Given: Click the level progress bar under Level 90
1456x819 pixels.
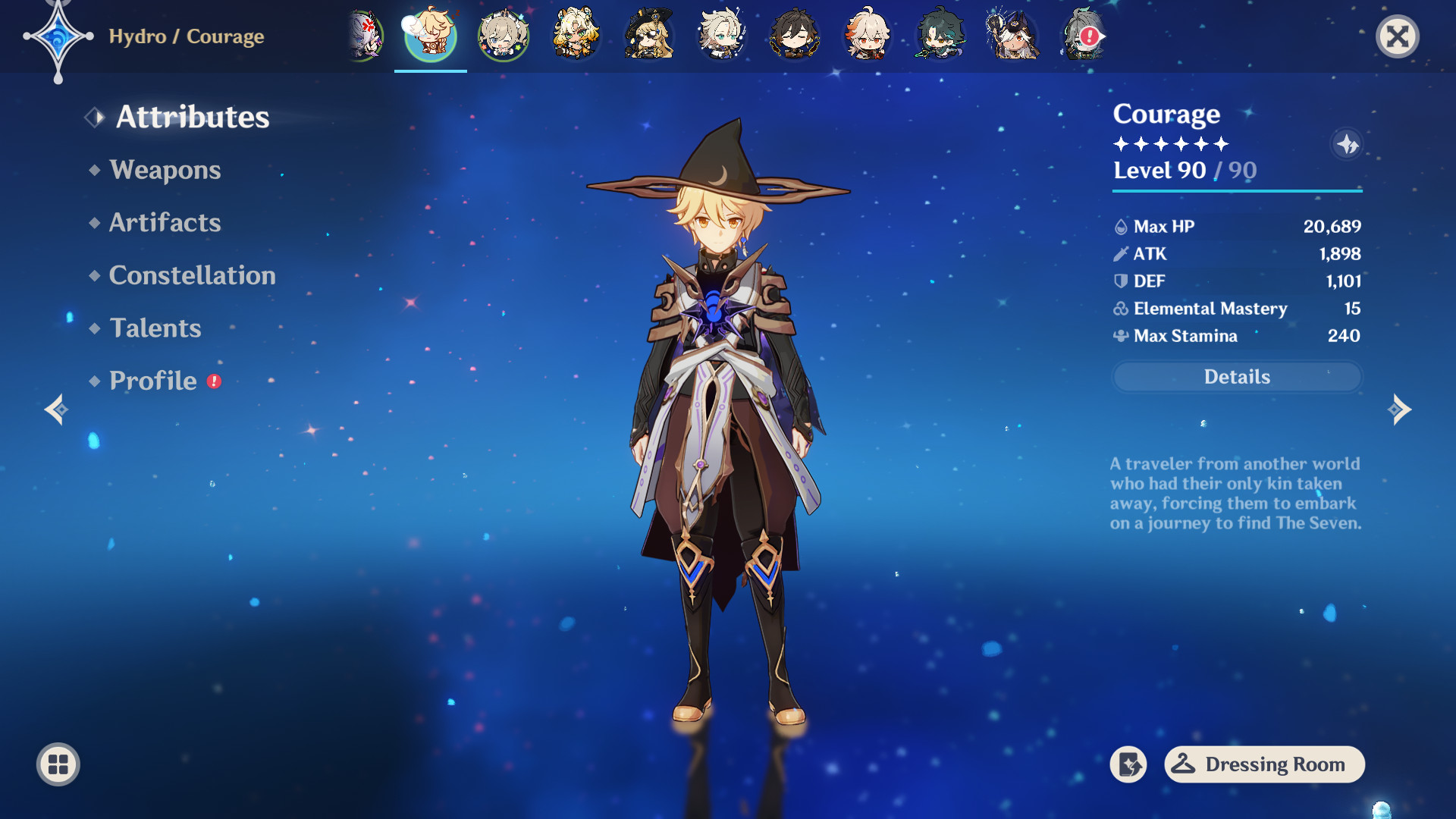Looking at the screenshot, I should point(1236,192).
